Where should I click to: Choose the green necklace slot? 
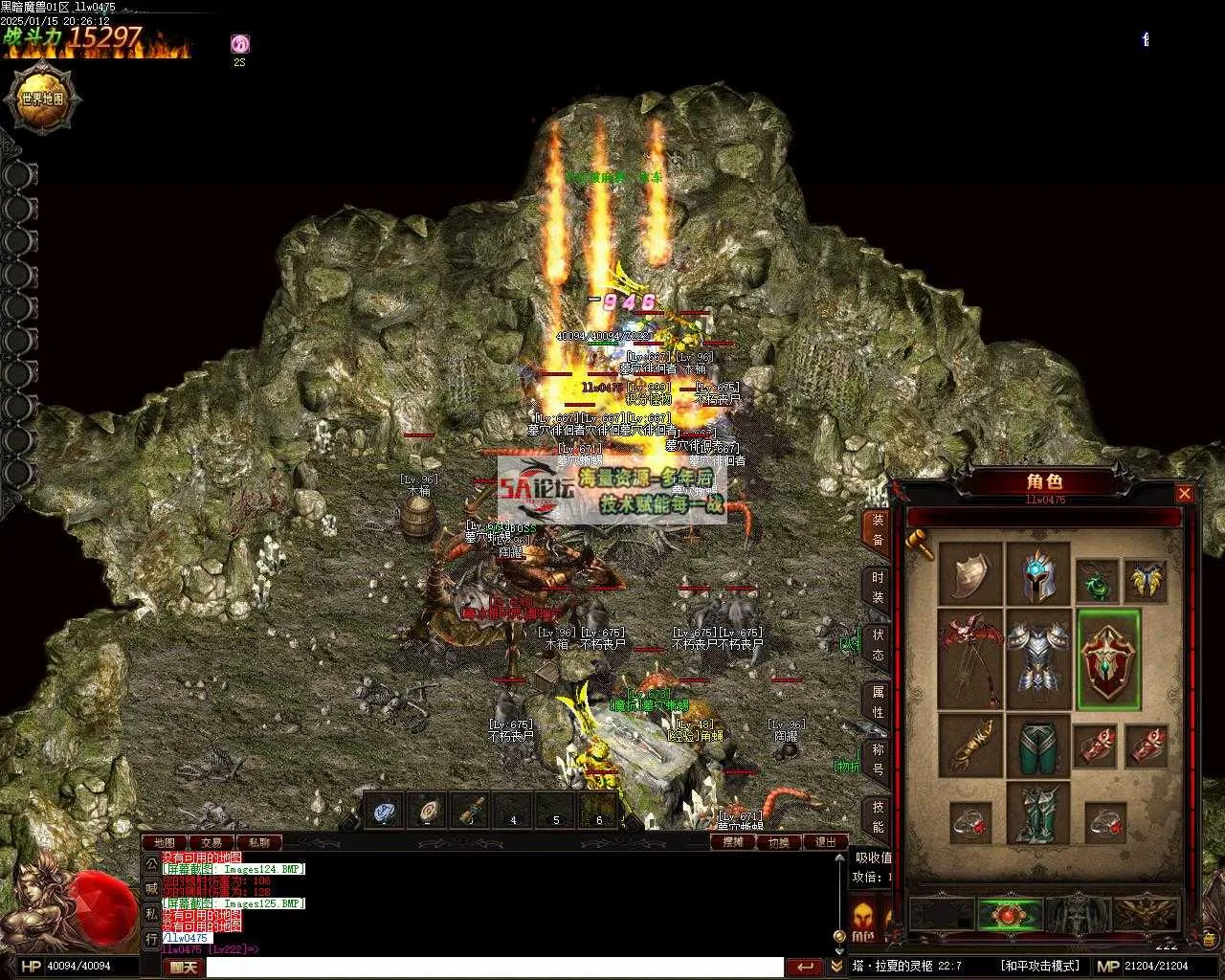(1097, 581)
